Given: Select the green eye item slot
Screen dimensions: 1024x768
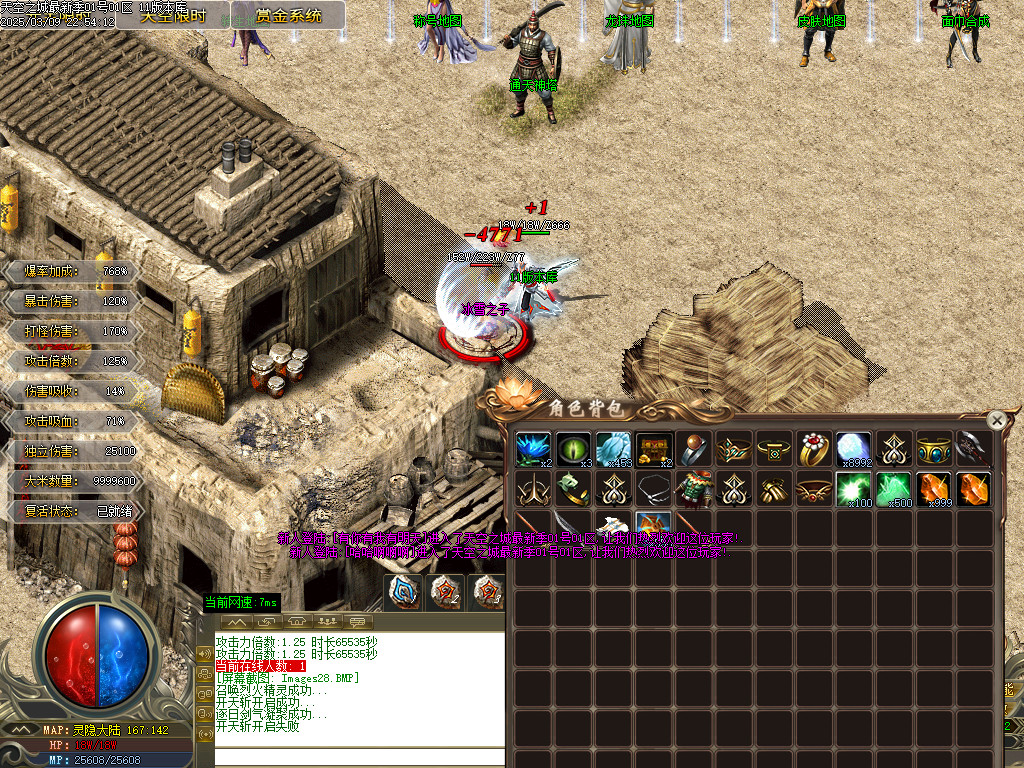Looking at the screenshot, I should 574,450.
